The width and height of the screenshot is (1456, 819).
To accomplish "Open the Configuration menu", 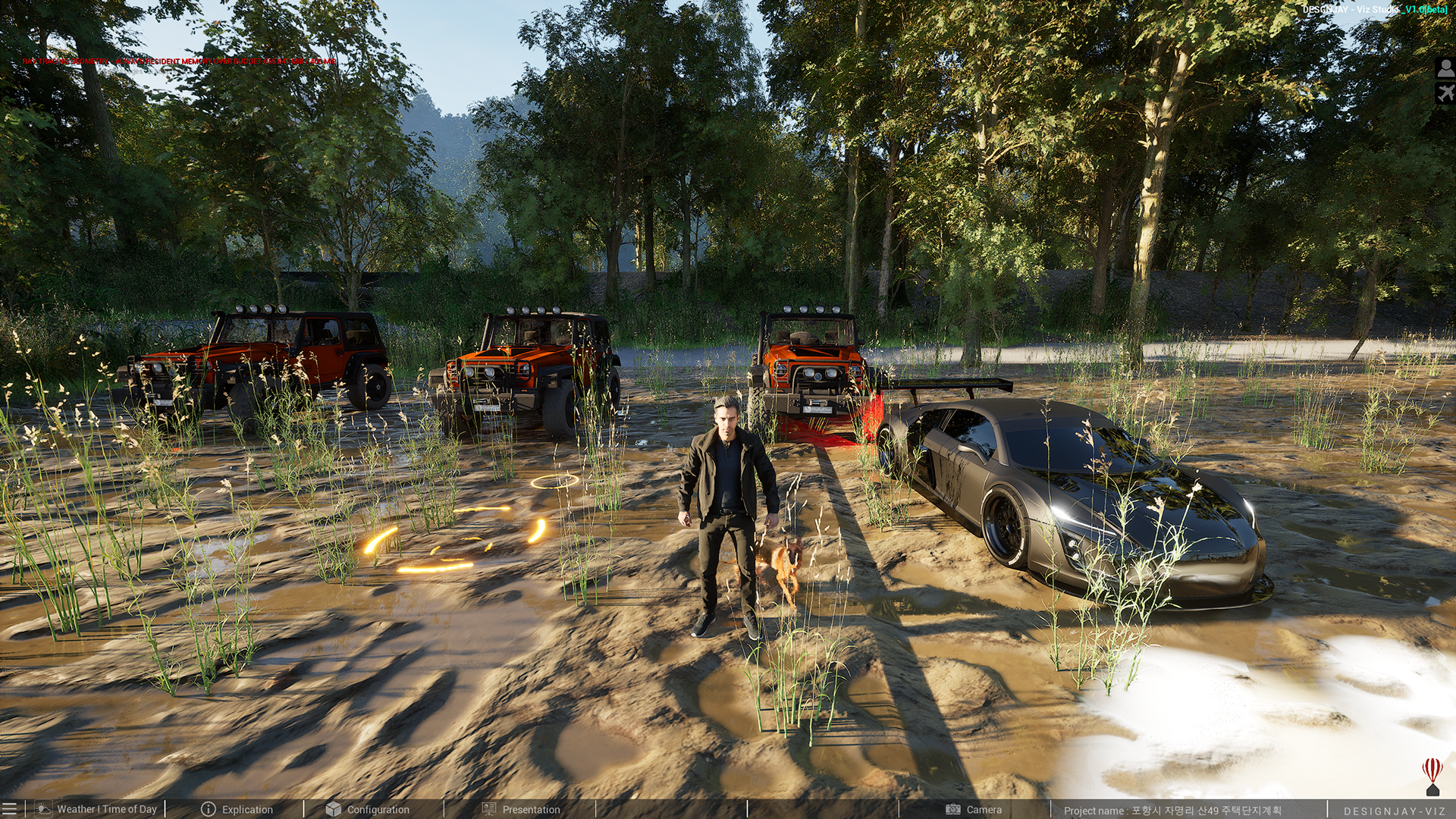I will [x=368, y=809].
